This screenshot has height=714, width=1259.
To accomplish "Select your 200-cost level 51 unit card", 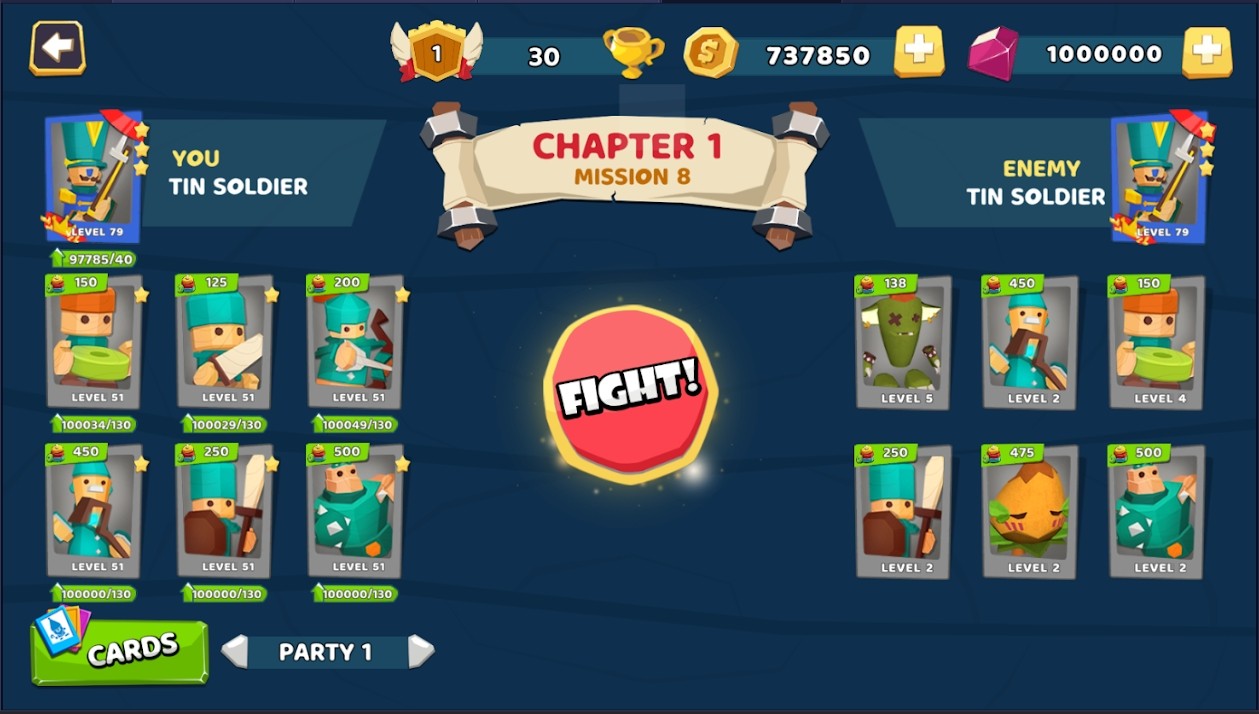I will click(355, 342).
